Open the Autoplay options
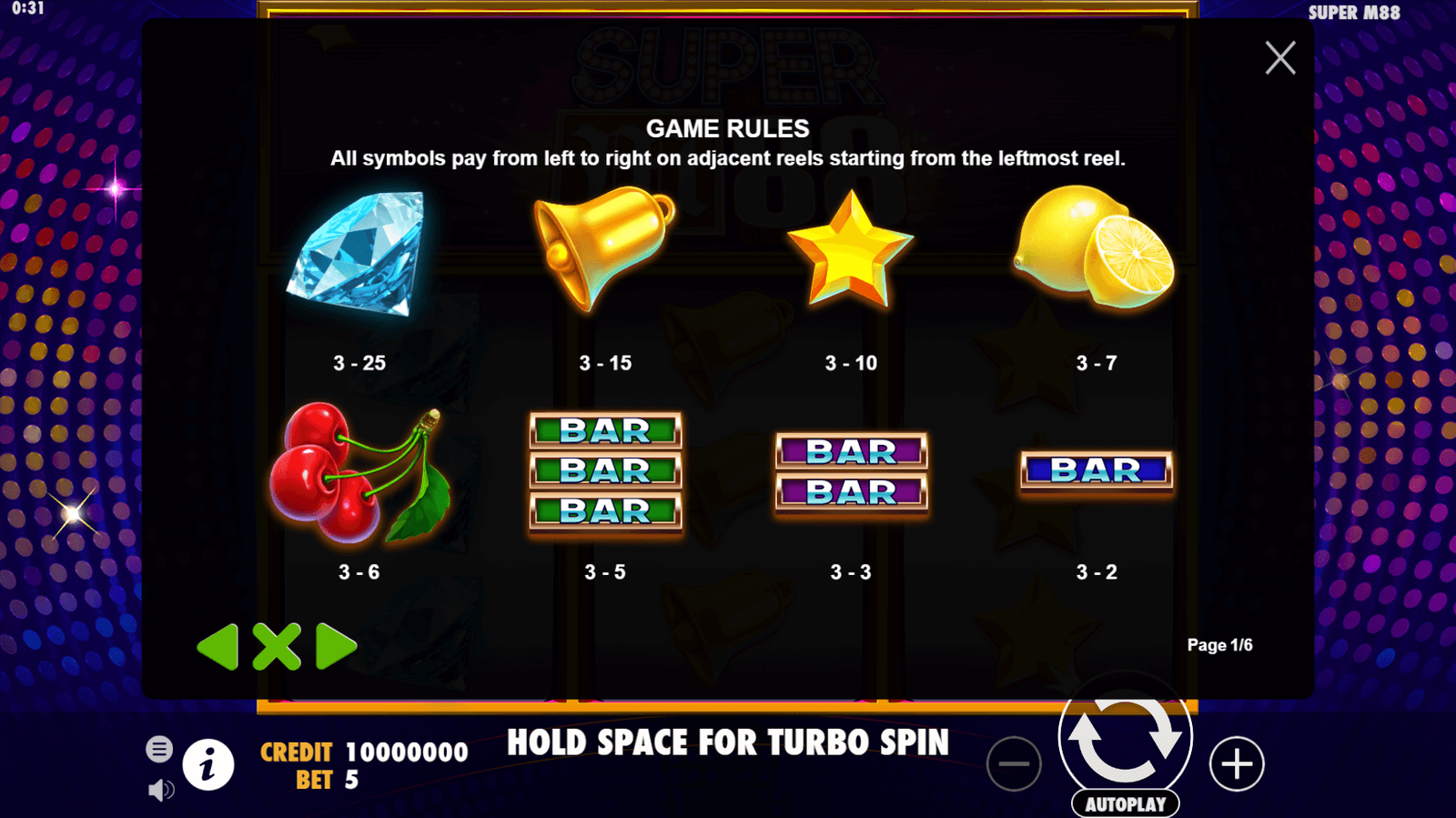Screen dimensions: 1456x818 tap(1126, 804)
